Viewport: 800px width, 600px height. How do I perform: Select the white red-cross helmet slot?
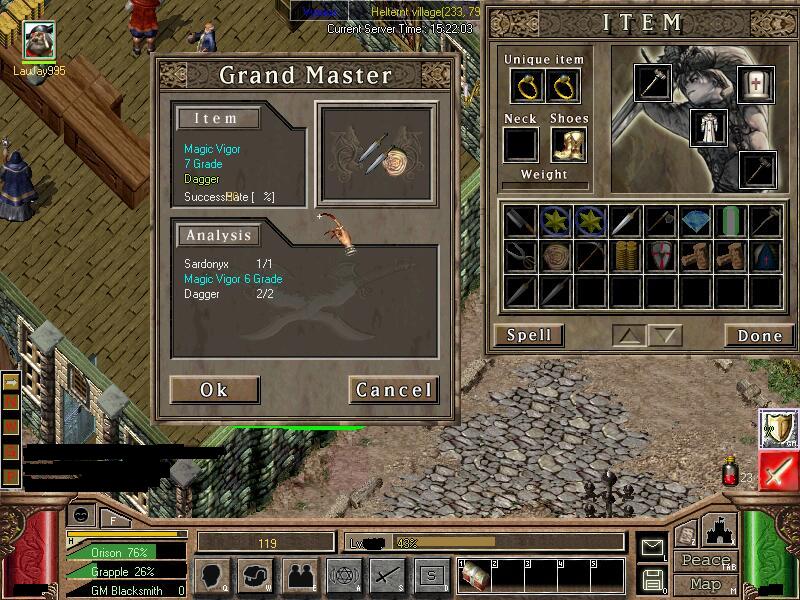(755, 85)
